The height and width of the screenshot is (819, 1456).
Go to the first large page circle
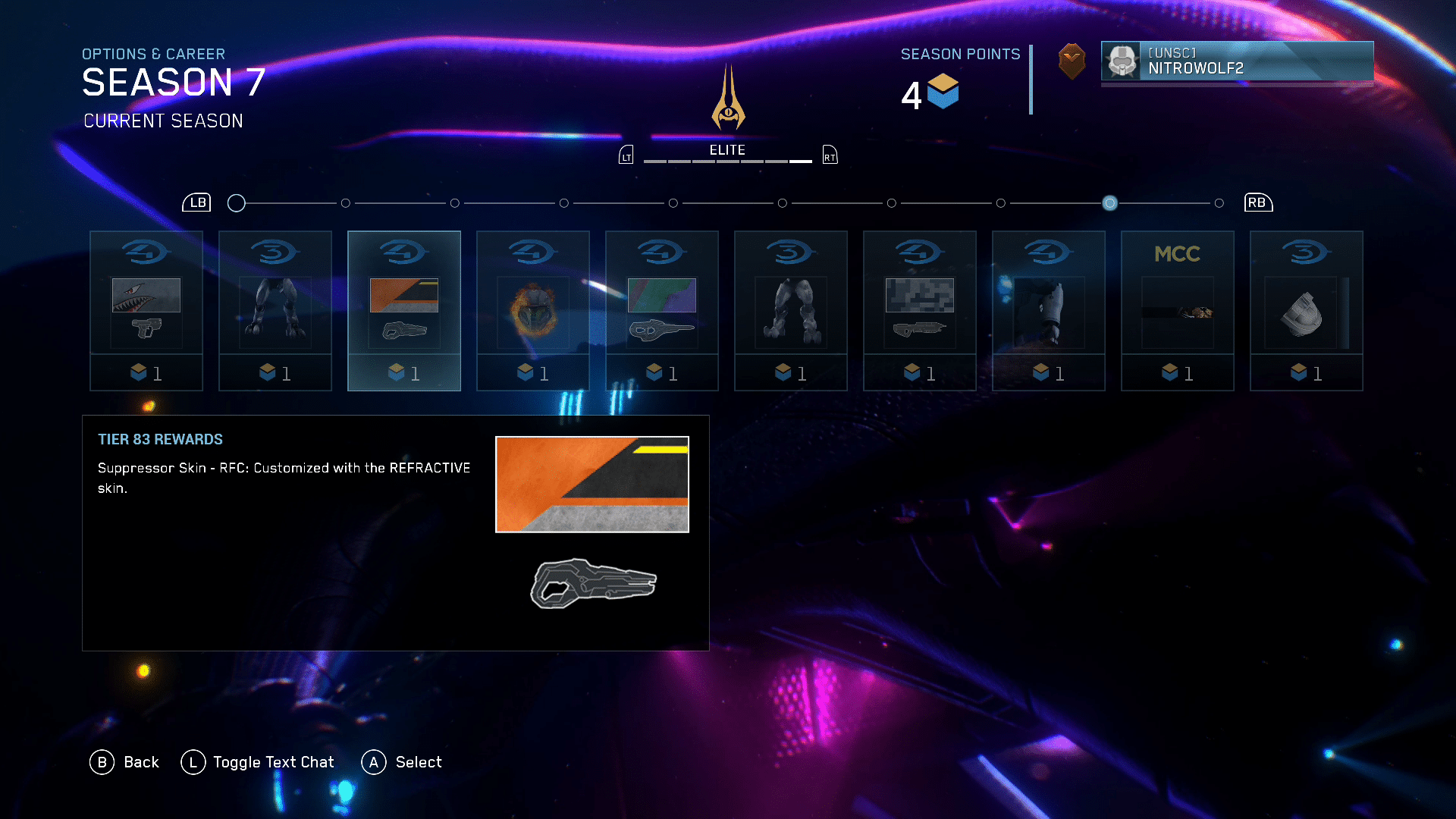pos(237,203)
